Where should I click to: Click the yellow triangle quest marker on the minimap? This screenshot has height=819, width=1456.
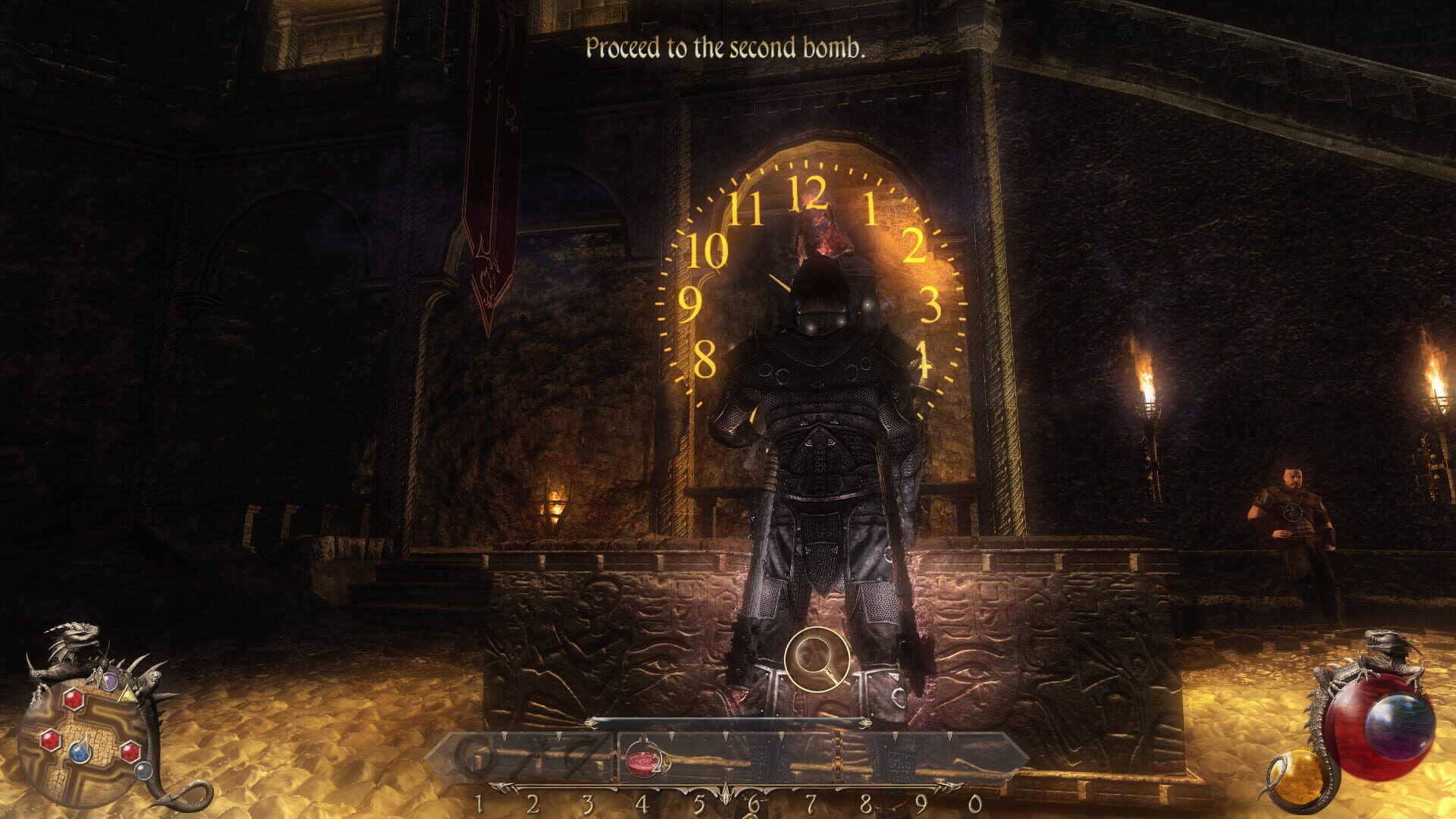[x=128, y=695]
